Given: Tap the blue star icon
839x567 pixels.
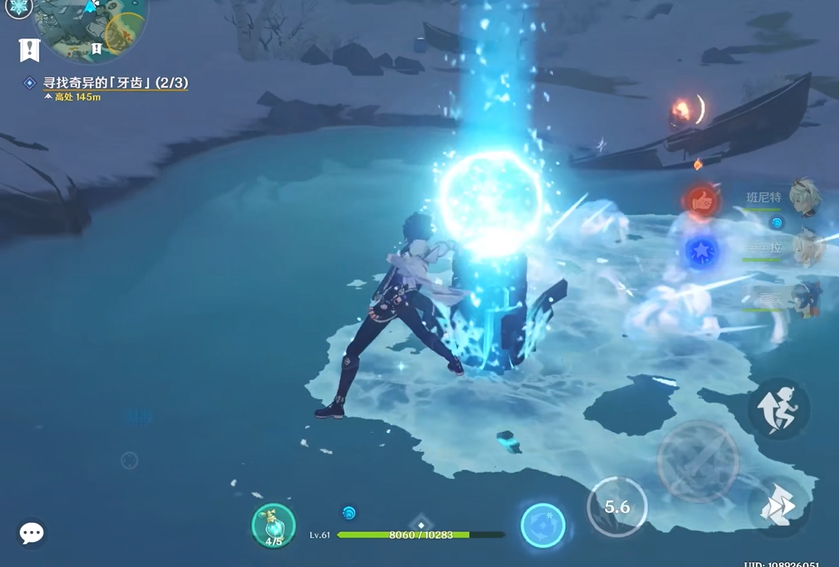Looking at the screenshot, I should coord(701,251).
